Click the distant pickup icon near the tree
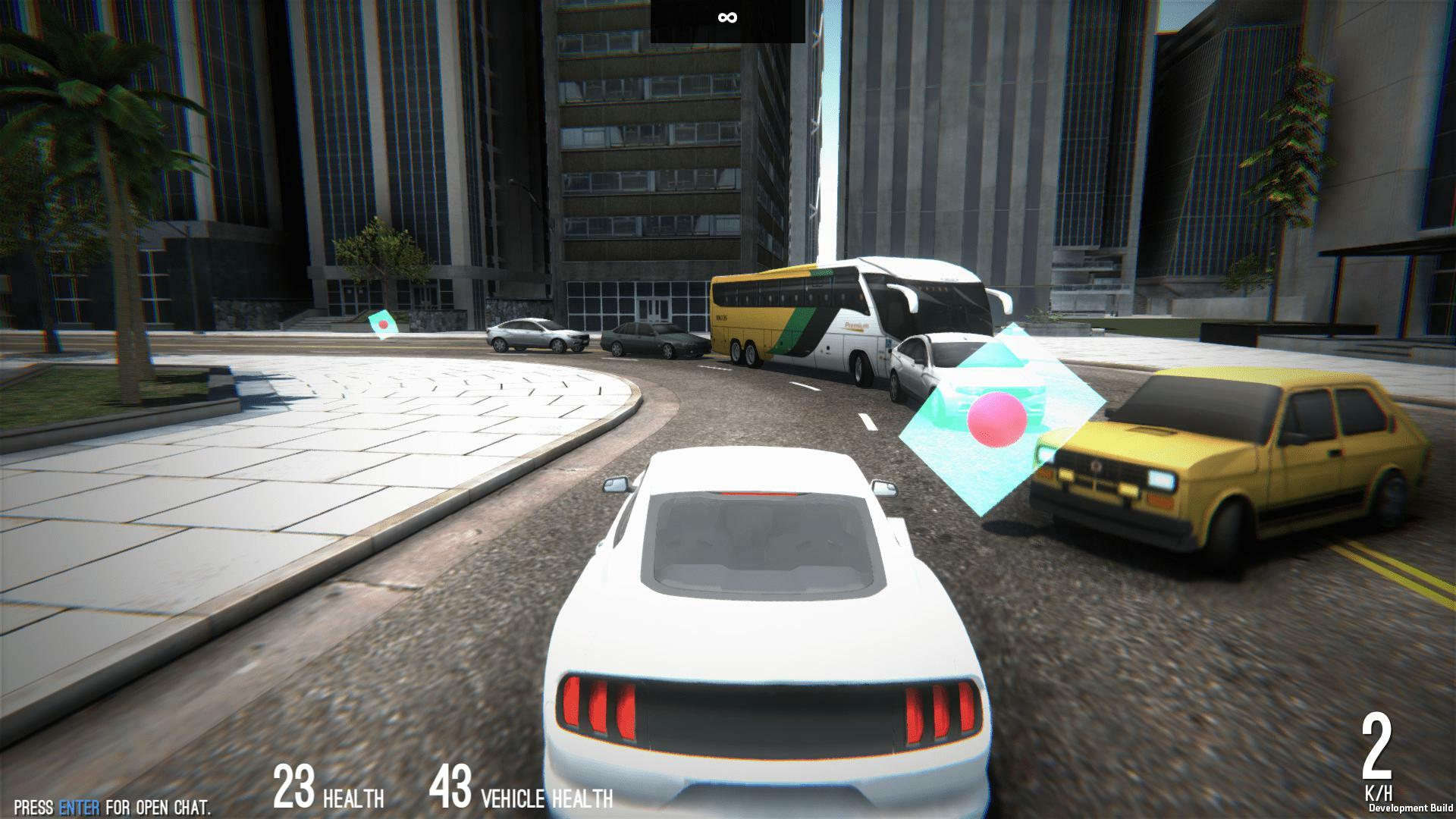 pyautogui.click(x=383, y=322)
